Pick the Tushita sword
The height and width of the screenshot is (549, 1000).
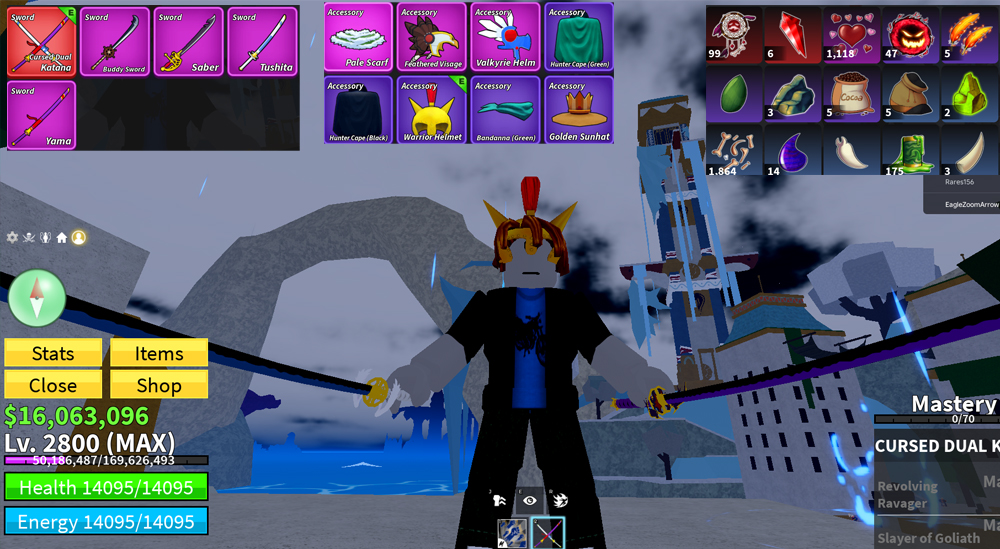262,42
